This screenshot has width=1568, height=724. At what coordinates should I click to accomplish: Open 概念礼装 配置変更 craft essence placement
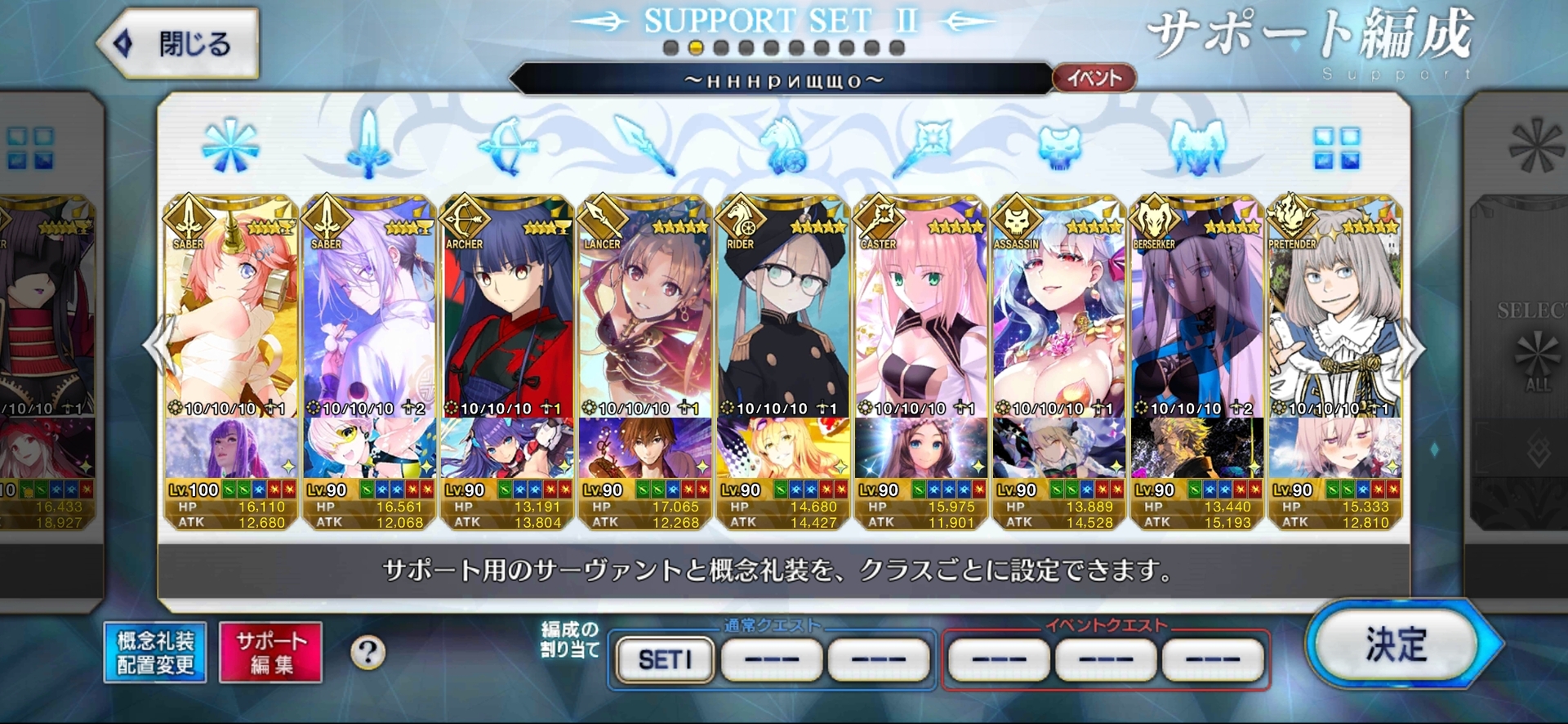pos(155,652)
